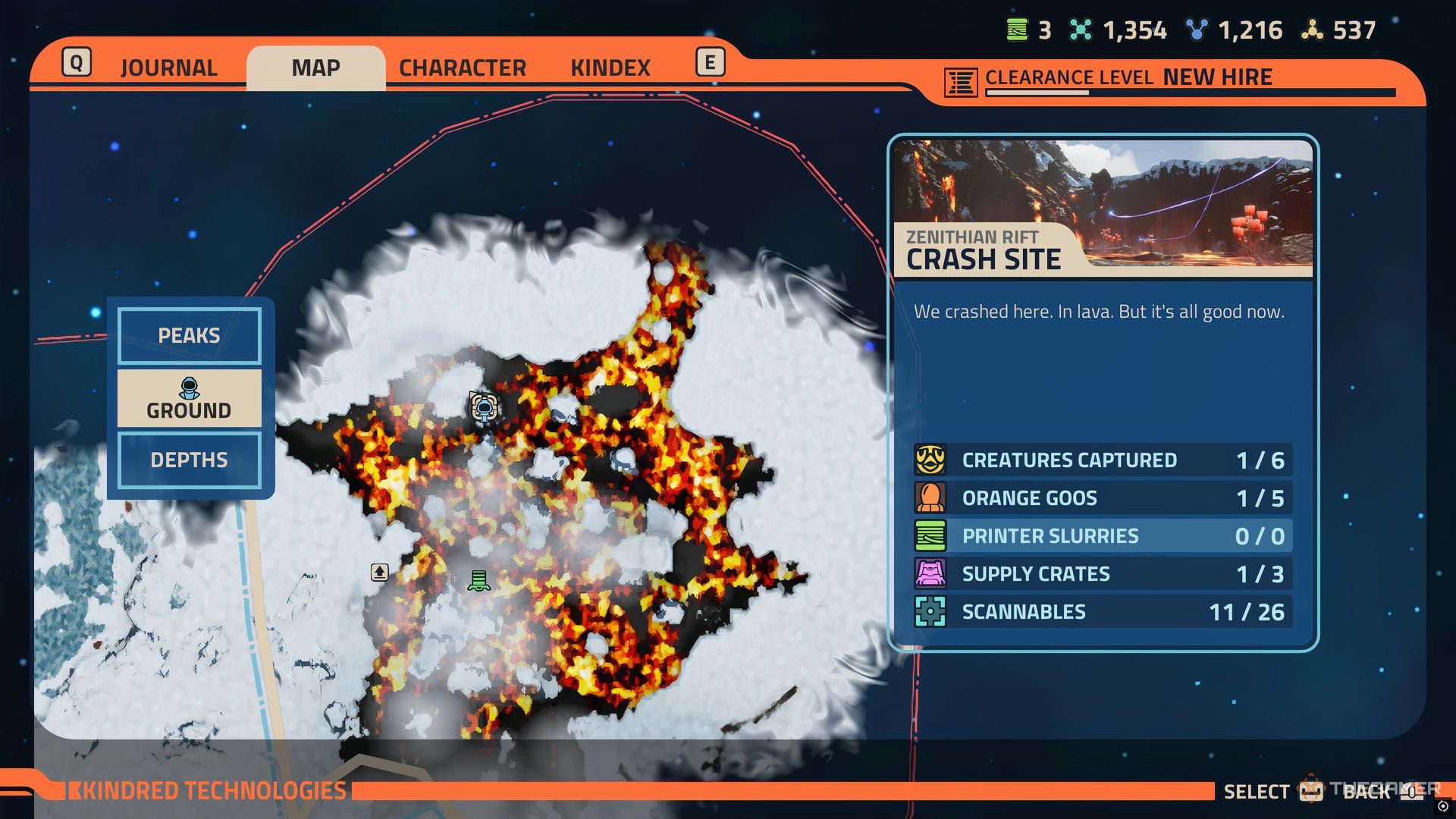Screen dimensions: 1456x819
Task: Click the Clearance Level badge icon
Action: (960, 82)
